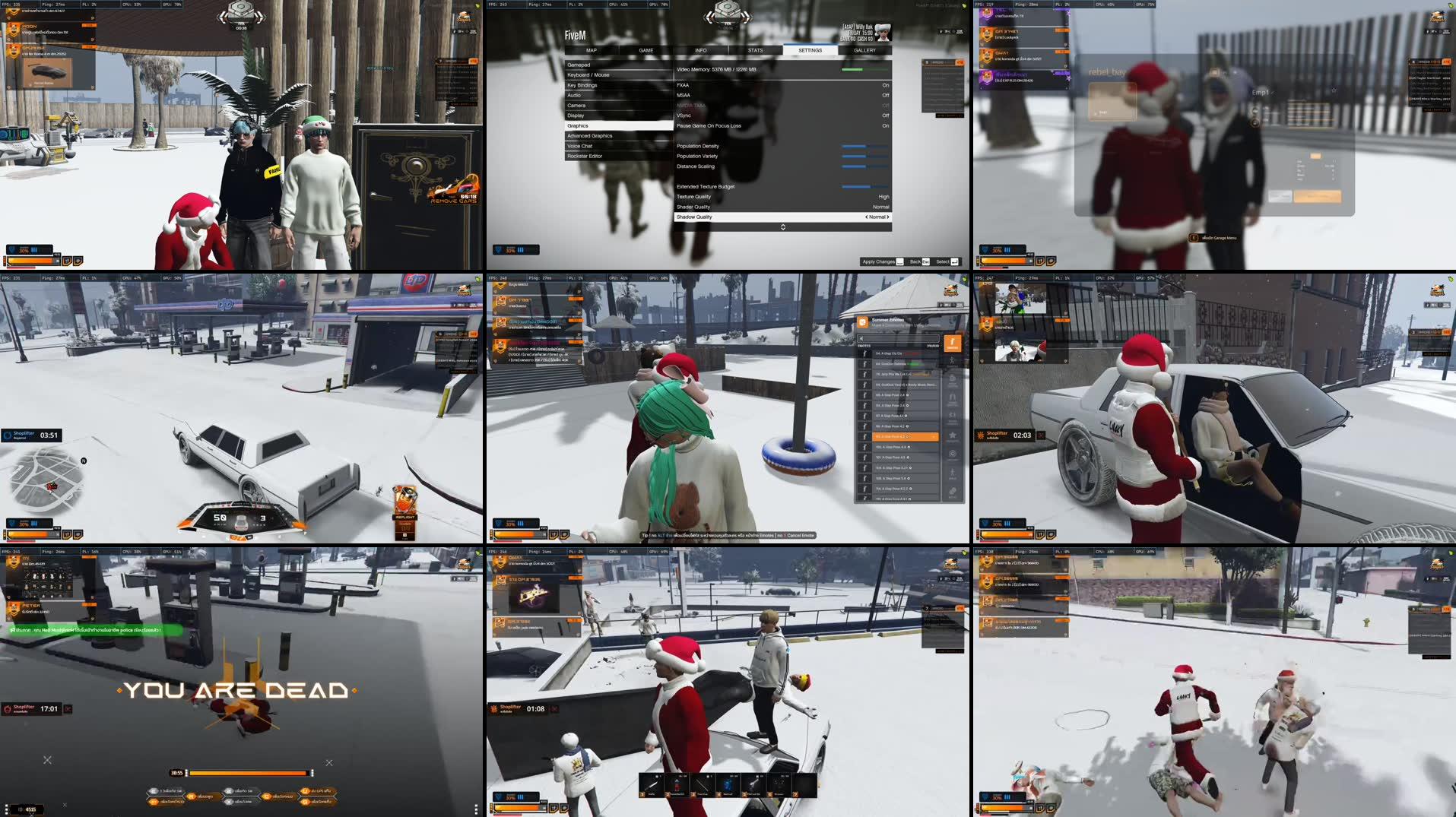The width and height of the screenshot is (1456, 817).
Task: Click the emote search input field
Action: click(x=899, y=338)
